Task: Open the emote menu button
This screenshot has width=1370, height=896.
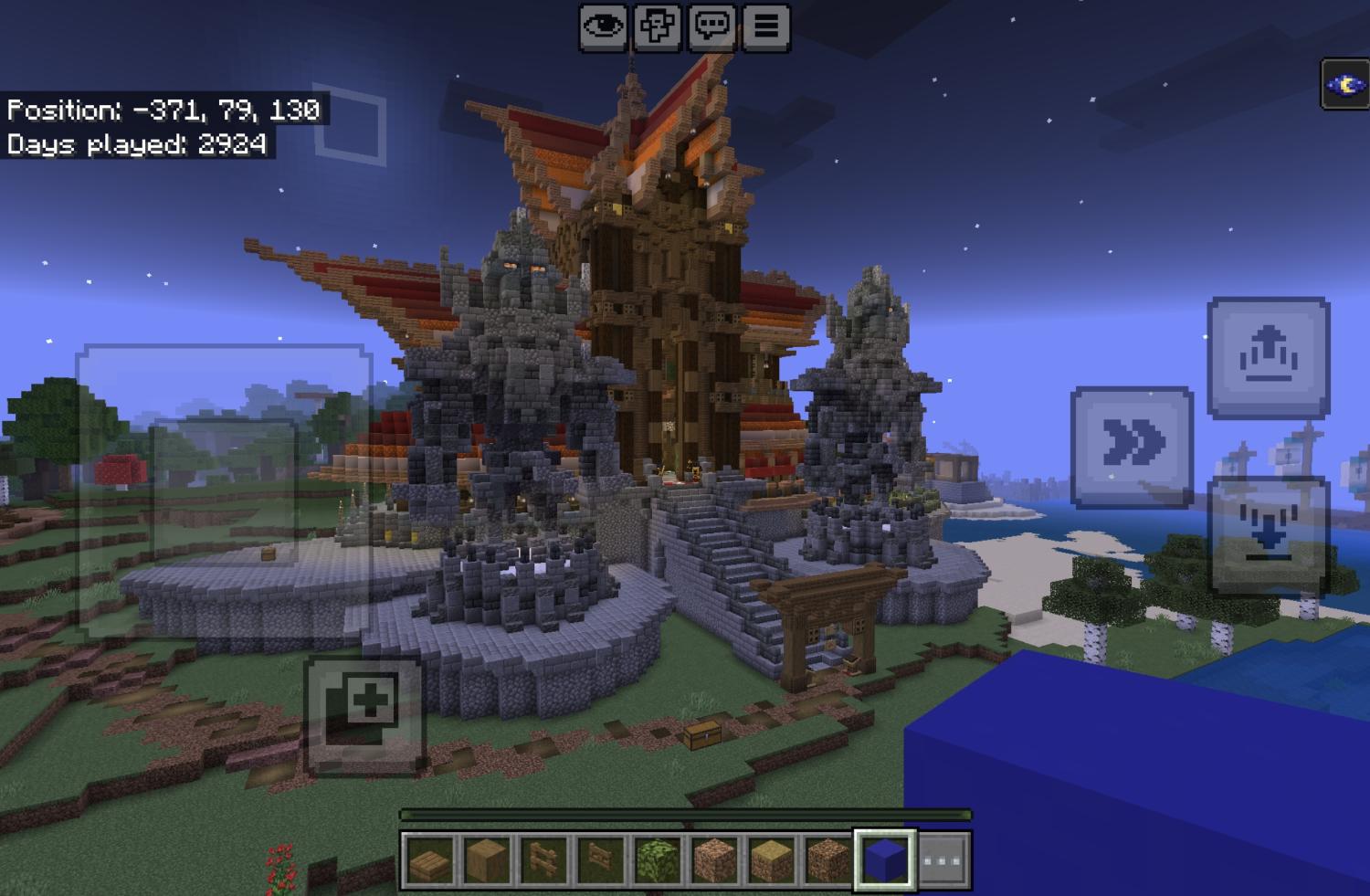Action: coord(658,26)
